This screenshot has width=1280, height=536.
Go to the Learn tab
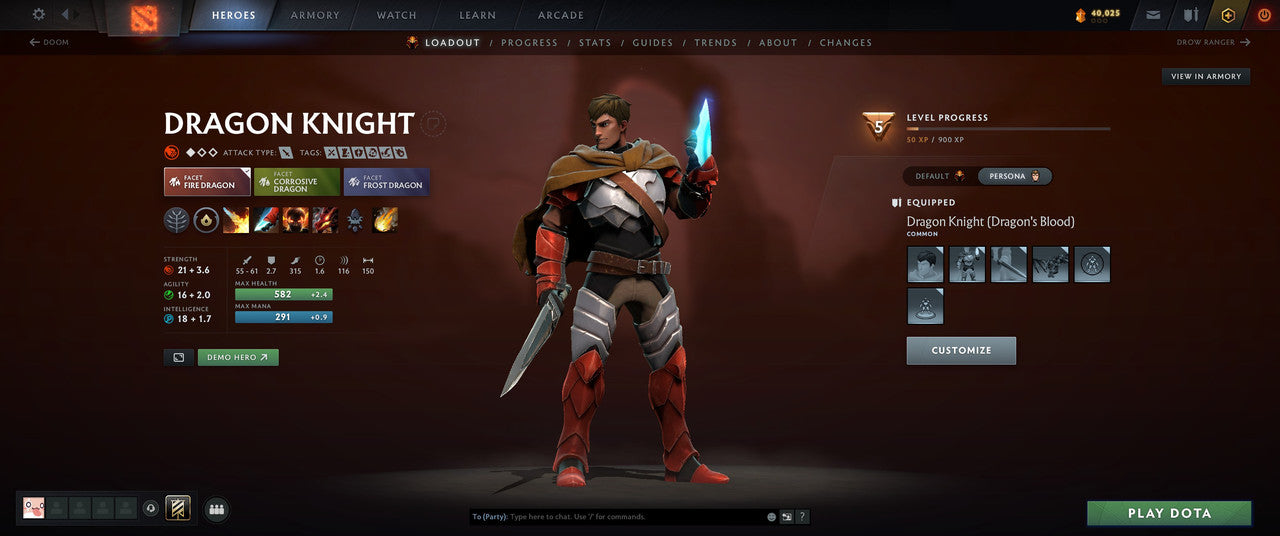477,16
